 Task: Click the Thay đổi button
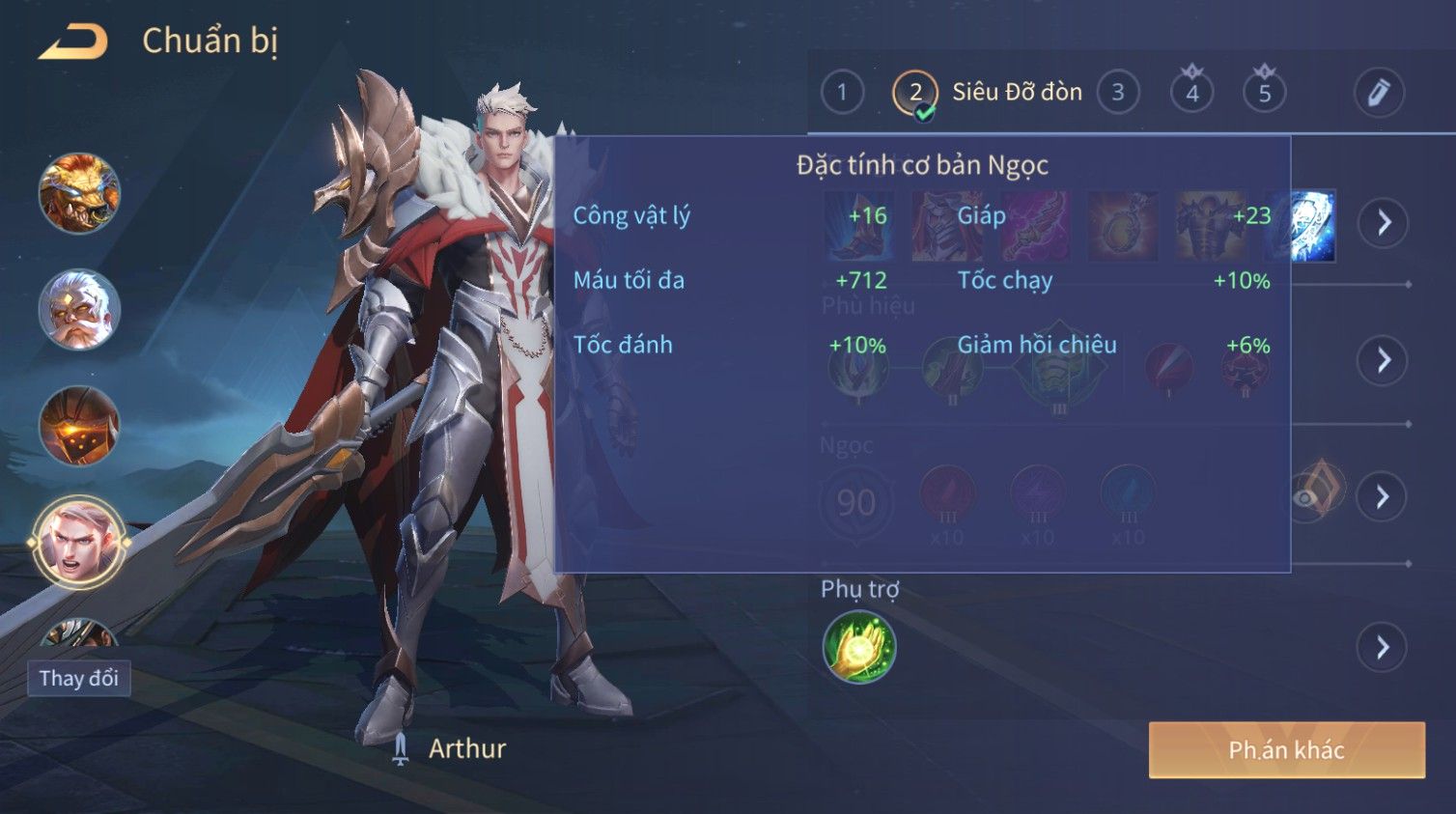79,678
